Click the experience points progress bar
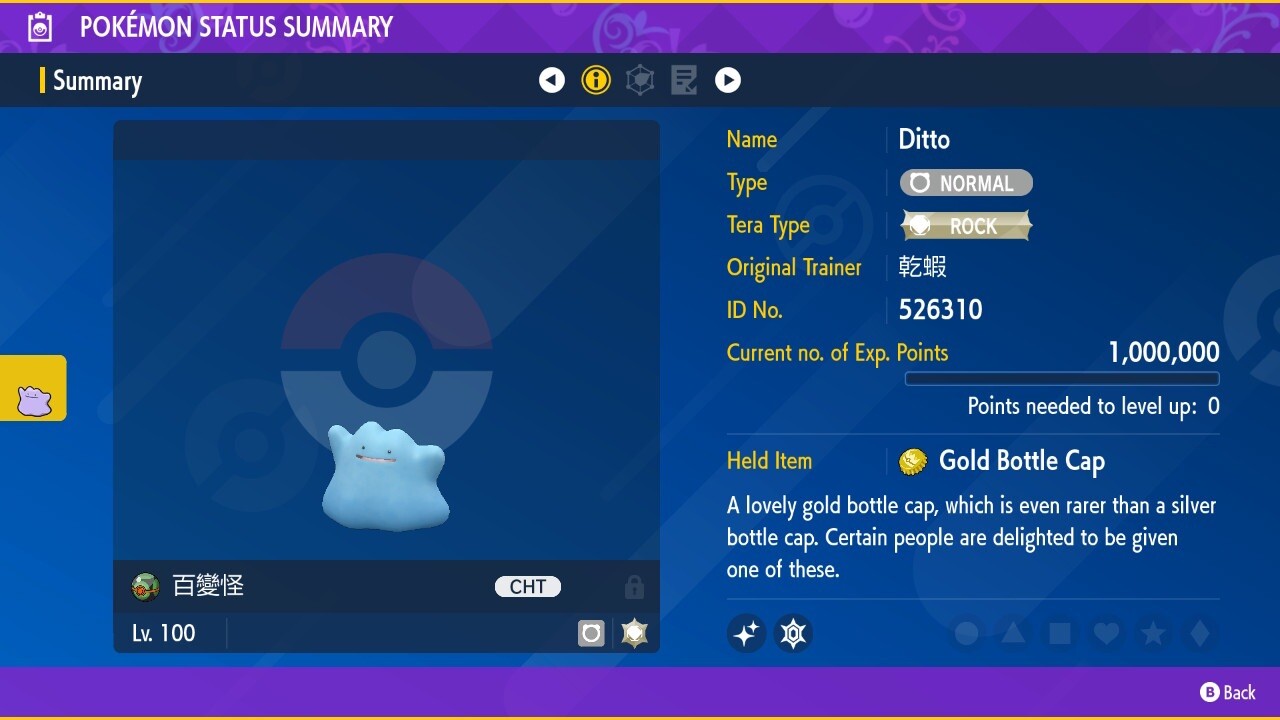Screen dimensions: 1280x720 [x=1062, y=378]
